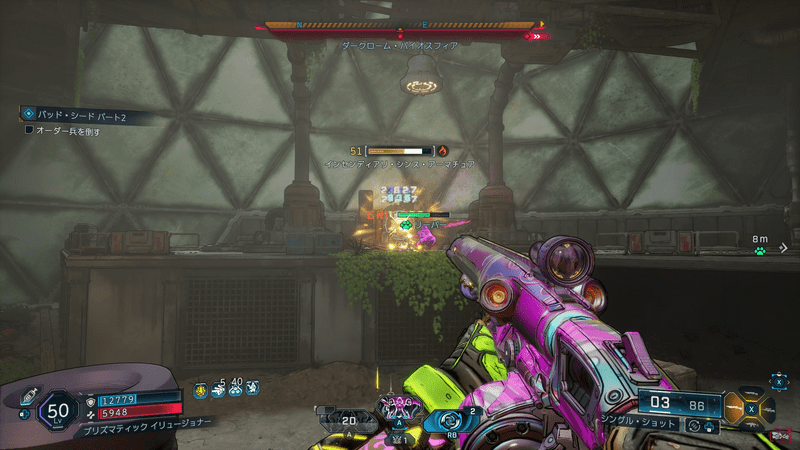800x450 pixels.
Task: Click the compass bar at the top
Action: coord(400,26)
